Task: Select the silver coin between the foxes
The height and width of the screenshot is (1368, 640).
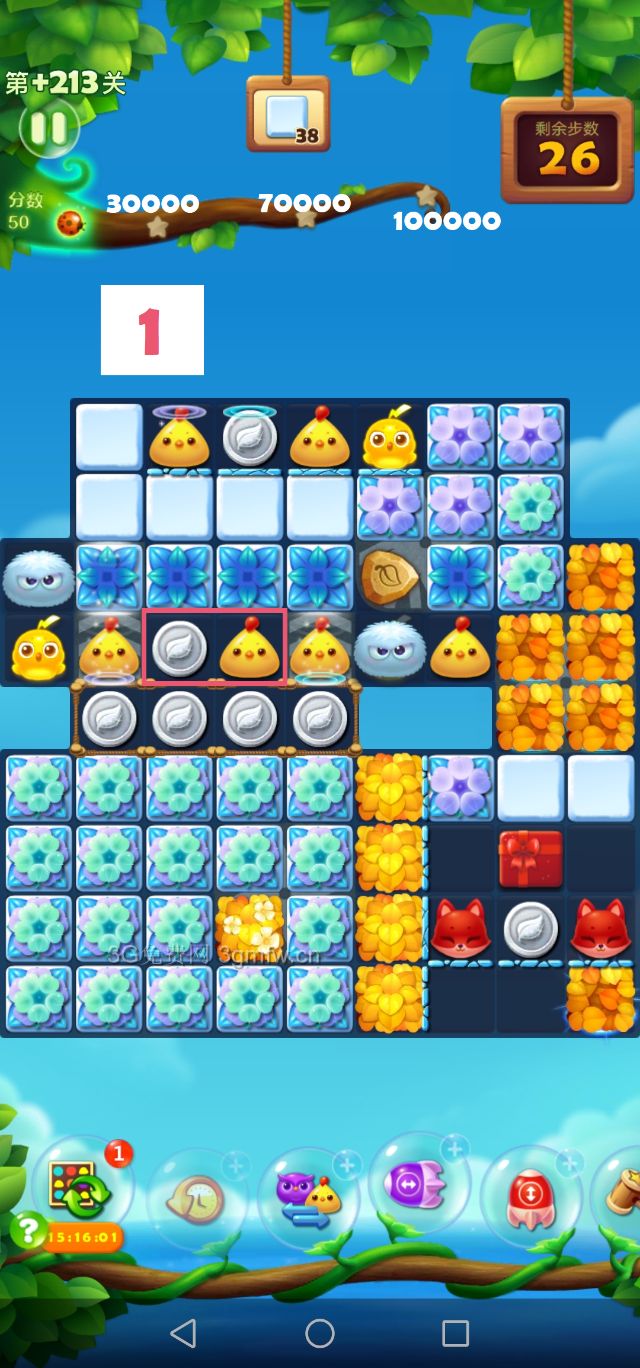Action: [x=531, y=929]
